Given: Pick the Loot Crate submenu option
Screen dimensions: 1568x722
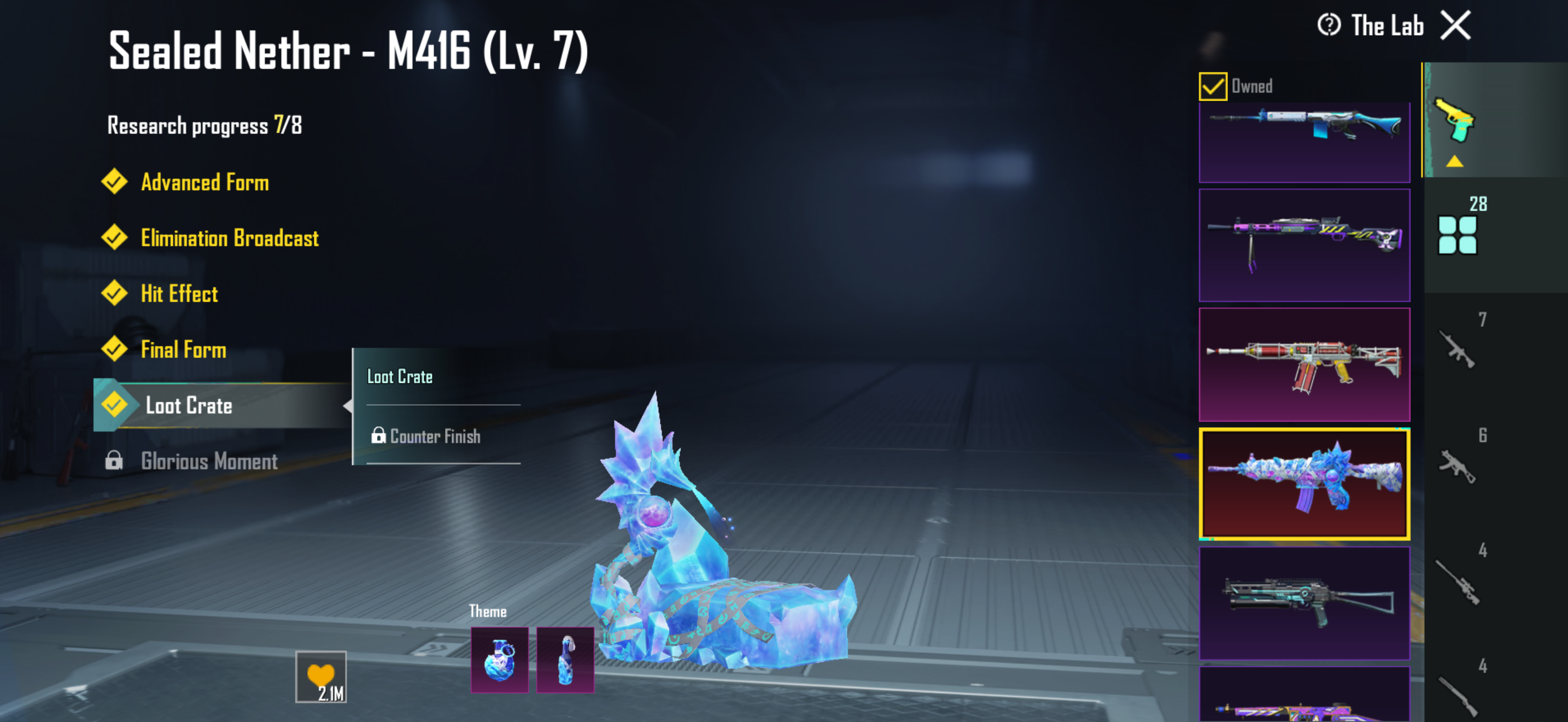Looking at the screenshot, I should pos(400,377).
